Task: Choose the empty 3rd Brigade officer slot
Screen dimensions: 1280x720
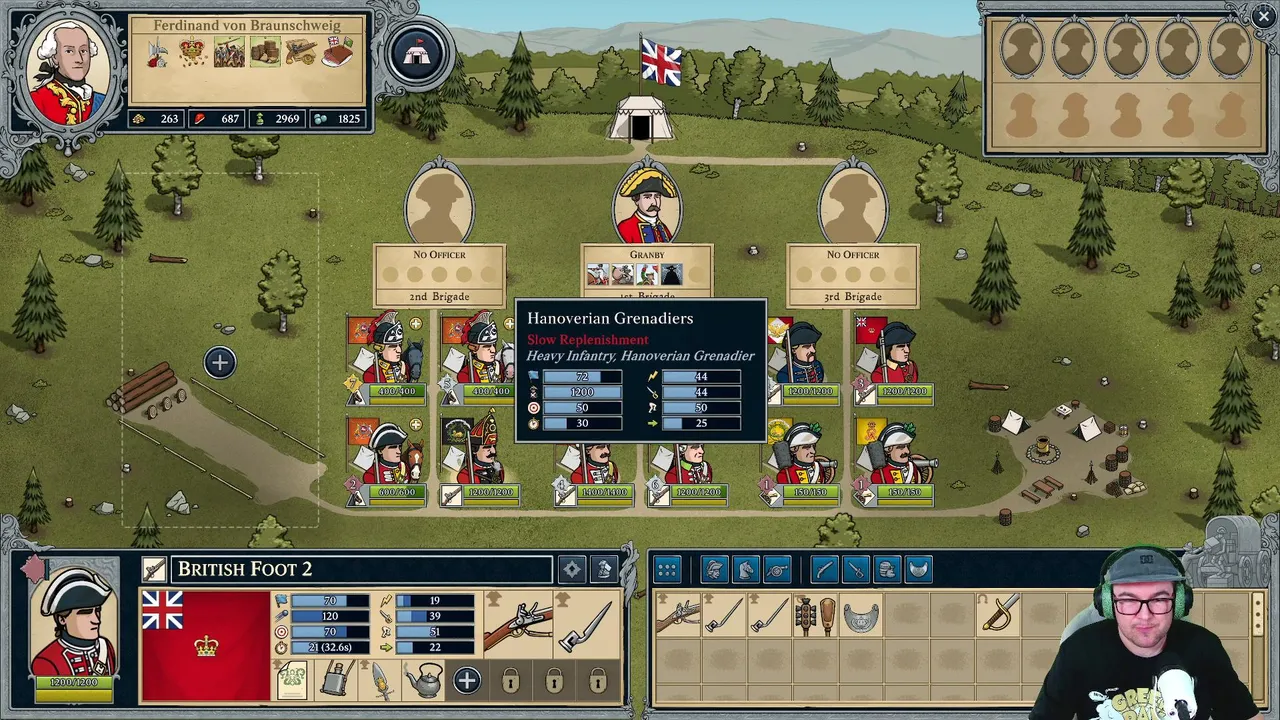Action: 853,207
